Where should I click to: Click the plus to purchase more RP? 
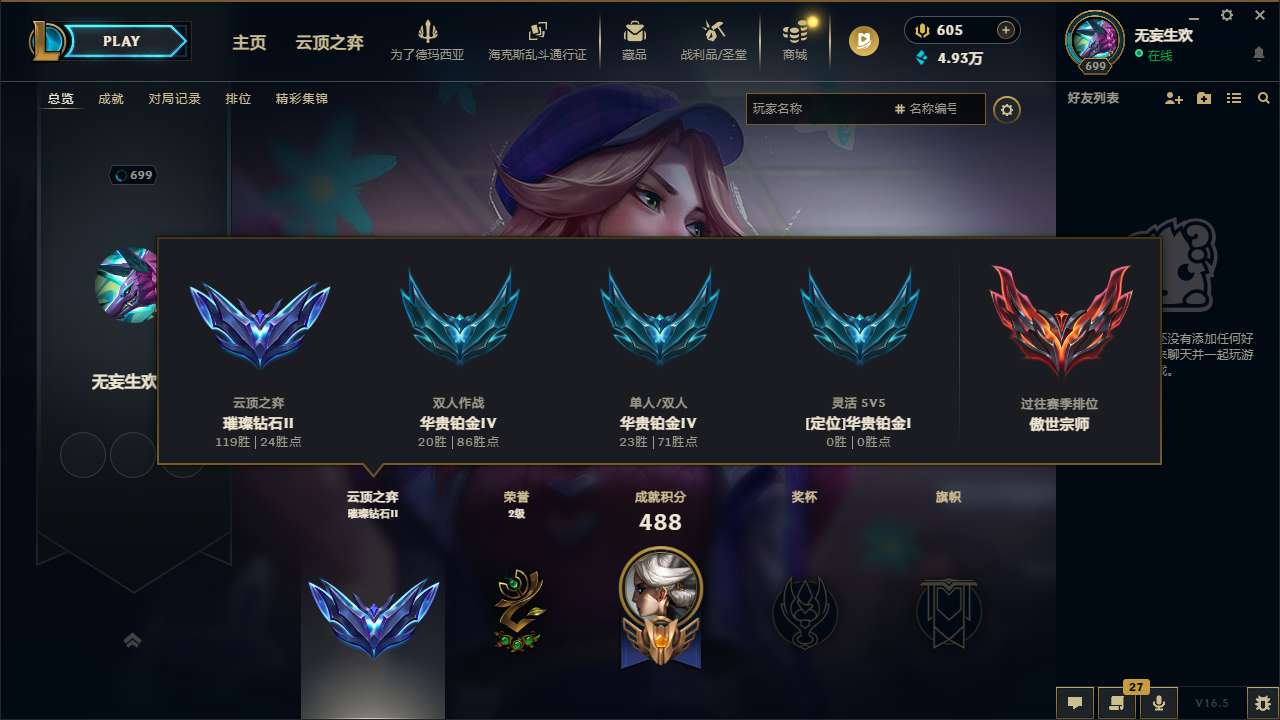(1004, 30)
